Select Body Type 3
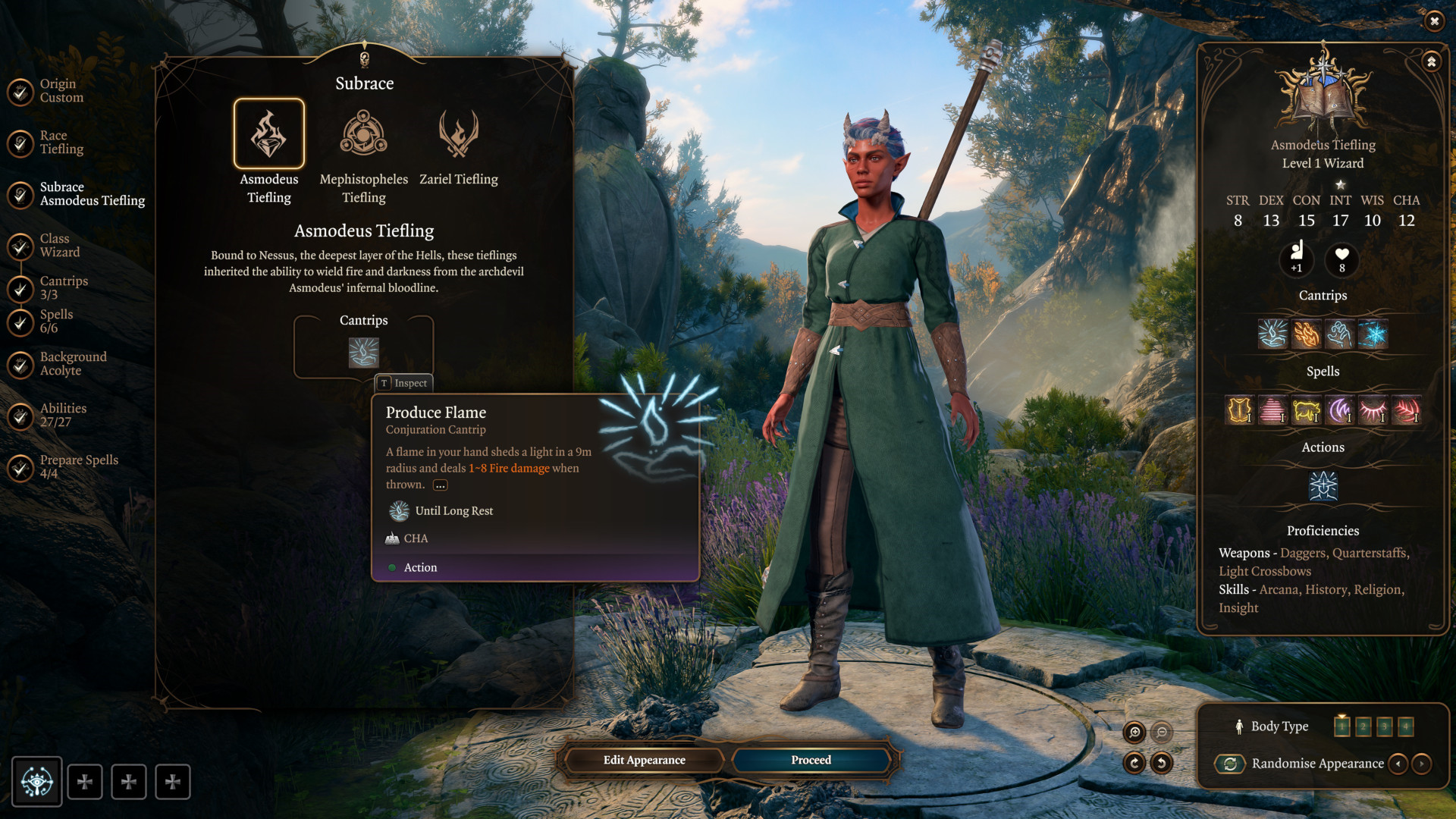Screen dimensions: 1456x819 [1385, 726]
